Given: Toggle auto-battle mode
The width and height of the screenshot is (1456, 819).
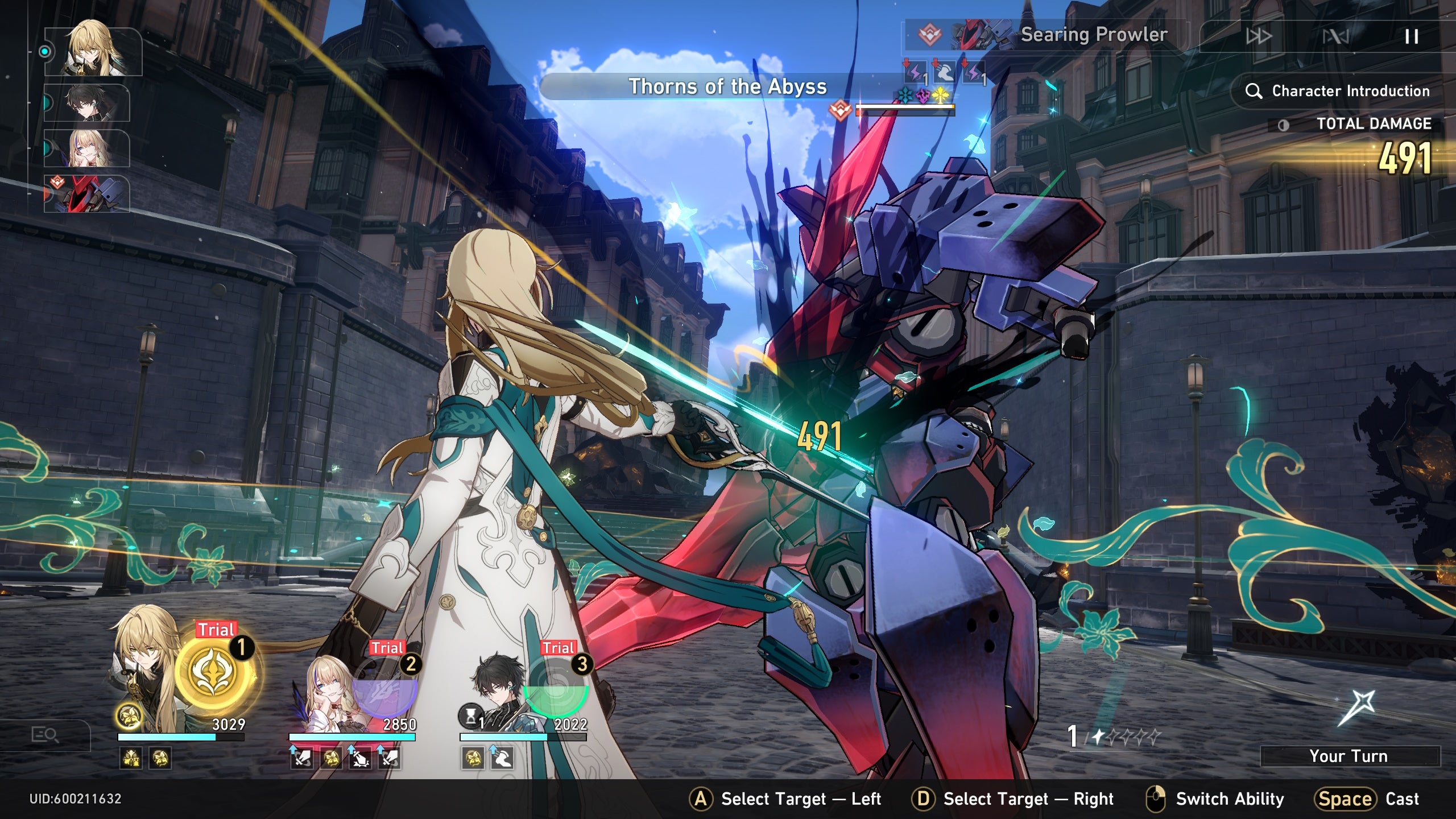Looking at the screenshot, I should pyautogui.click(x=1335, y=37).
